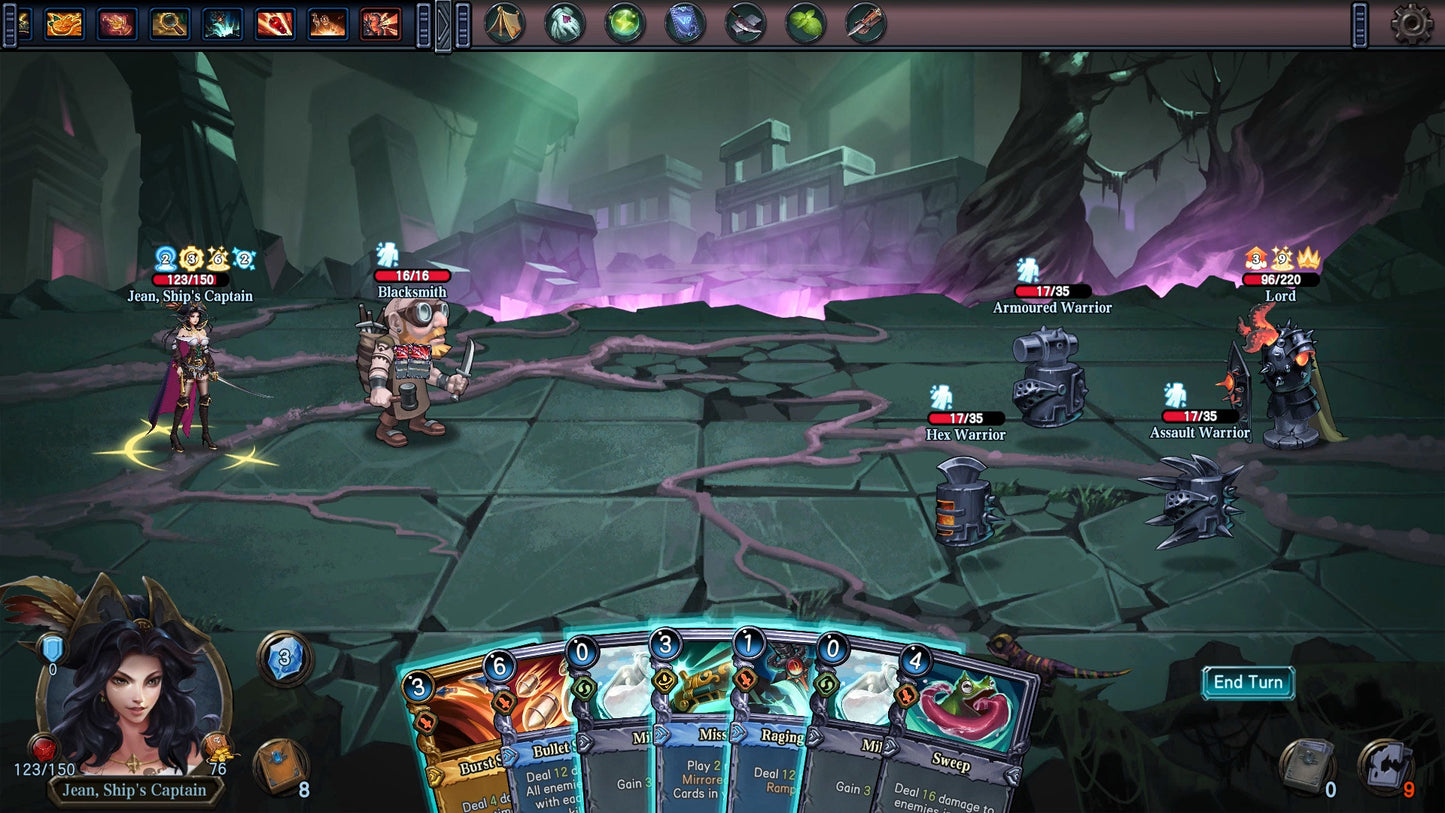End the current turn
1445x813 pixels.
pos(1247,683)
